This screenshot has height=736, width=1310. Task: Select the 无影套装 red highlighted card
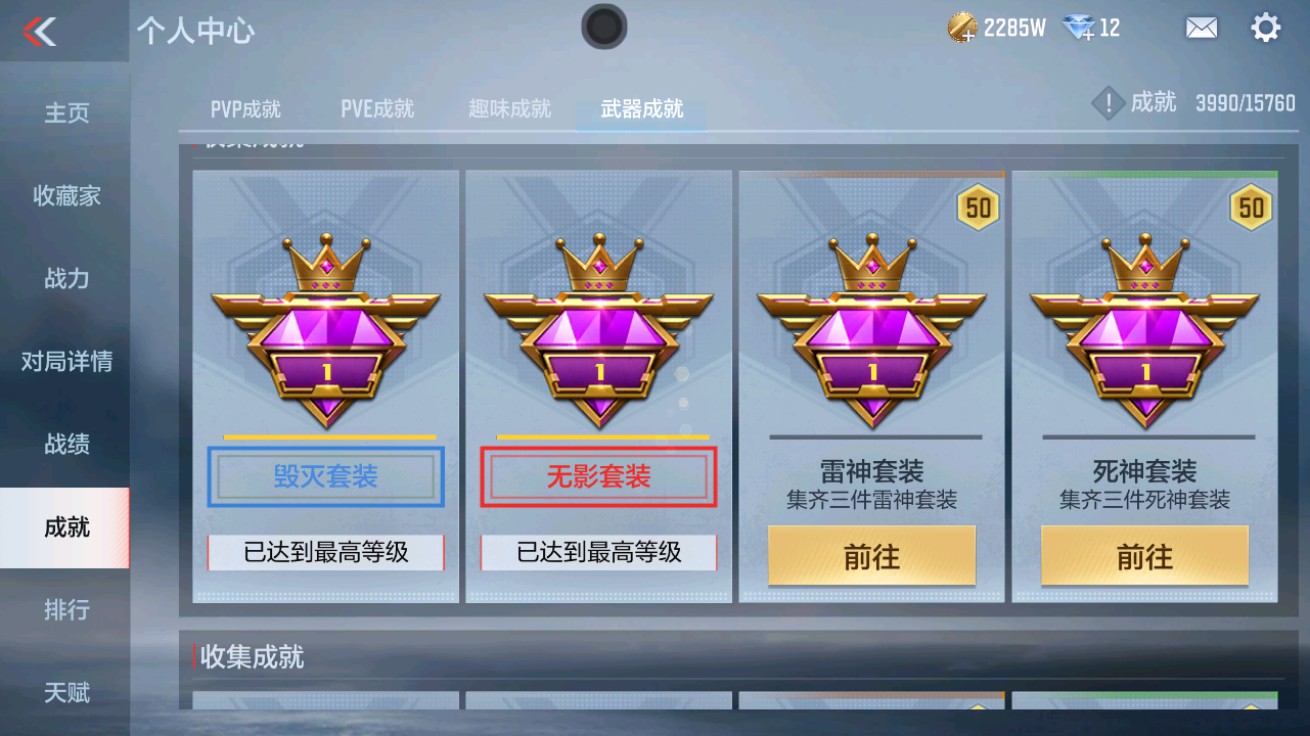coord(598,476)
